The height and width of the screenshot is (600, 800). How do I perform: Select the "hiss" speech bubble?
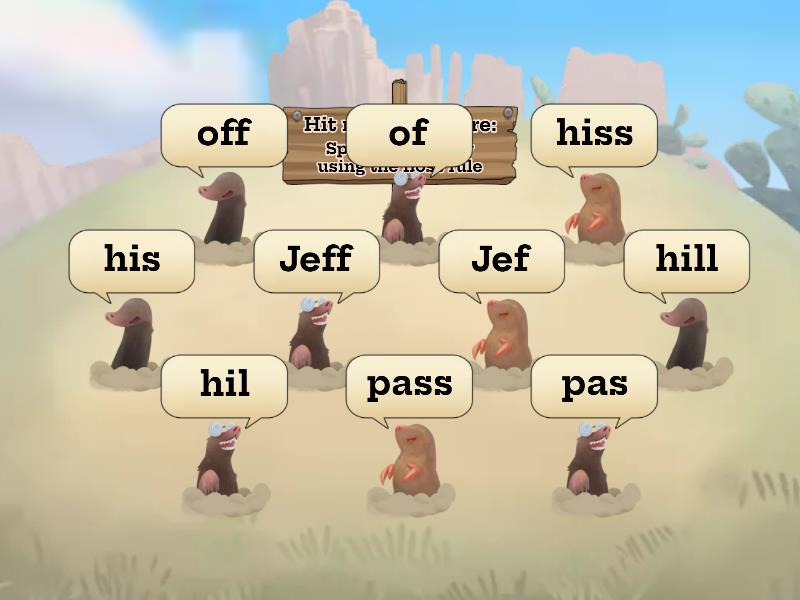pos(594,134)
